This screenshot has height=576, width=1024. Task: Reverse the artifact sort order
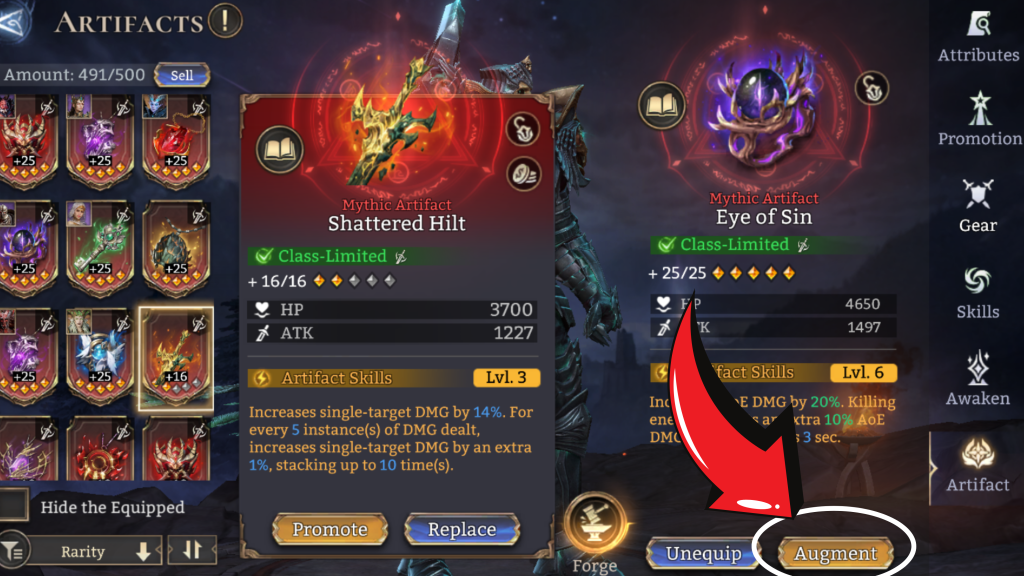(x=190, y=550)
